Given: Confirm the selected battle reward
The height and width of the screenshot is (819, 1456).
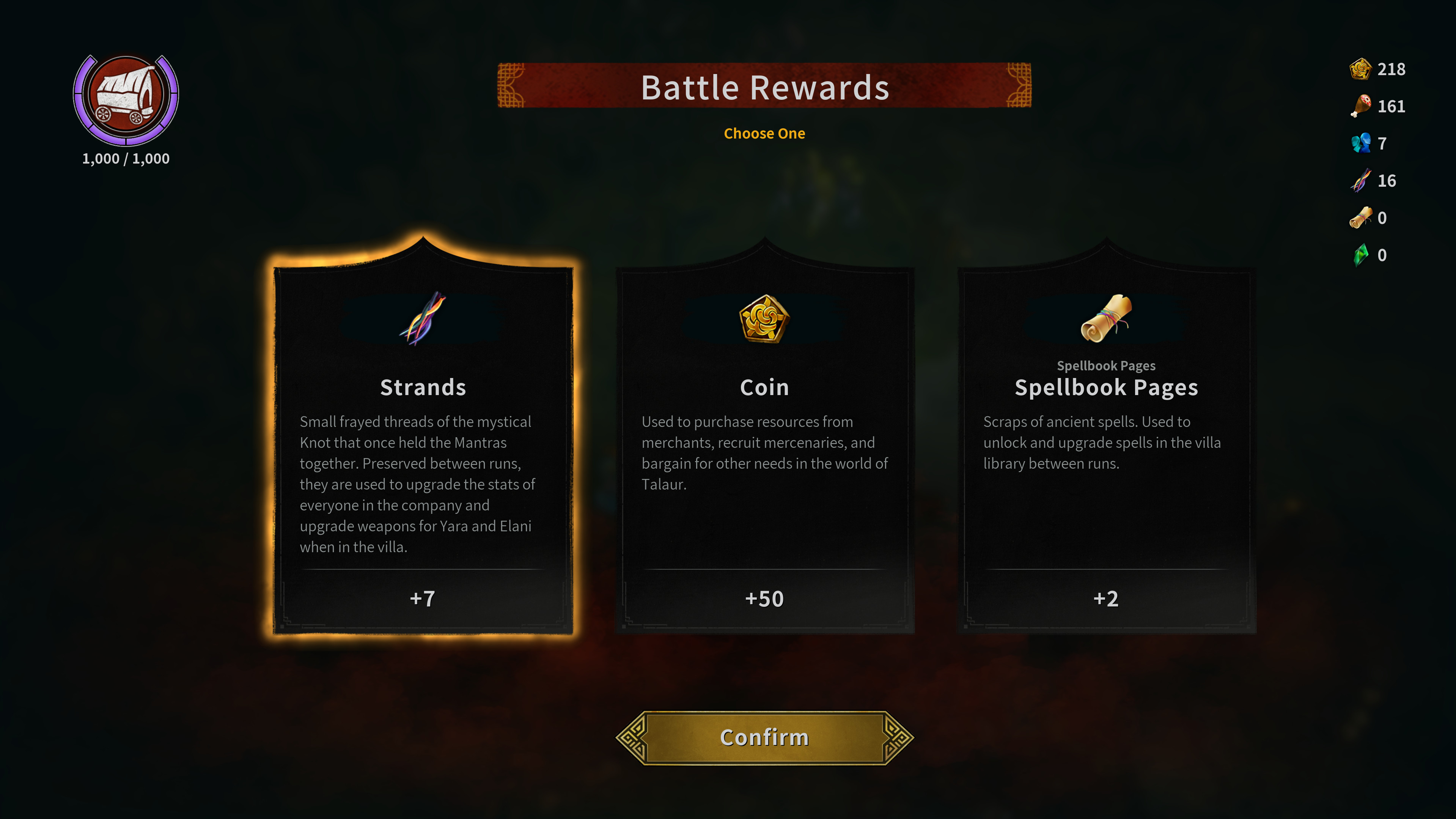Looking at the screenshot, I should coord(764,737).
